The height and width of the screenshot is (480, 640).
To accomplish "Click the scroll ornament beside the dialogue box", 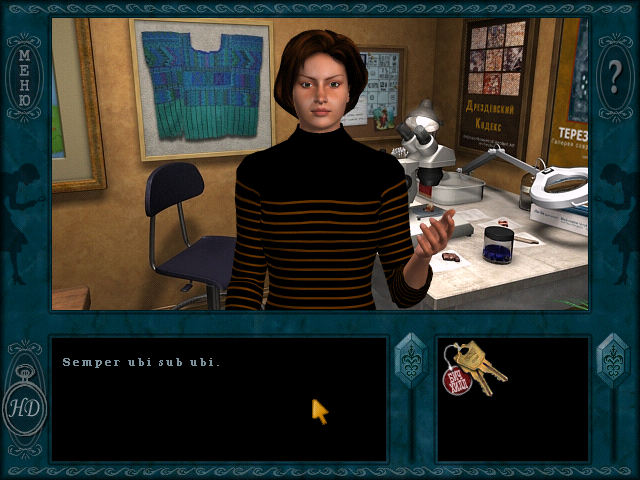I will click(x=410, y=362).
